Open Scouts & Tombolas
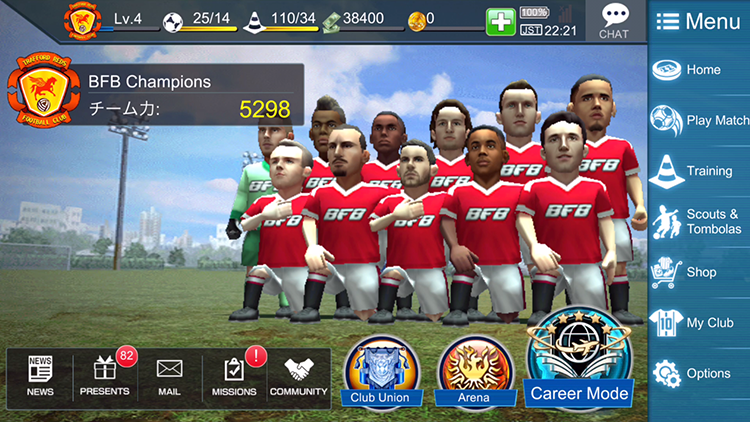Screen dimensions: 750x422 (699, 222)
